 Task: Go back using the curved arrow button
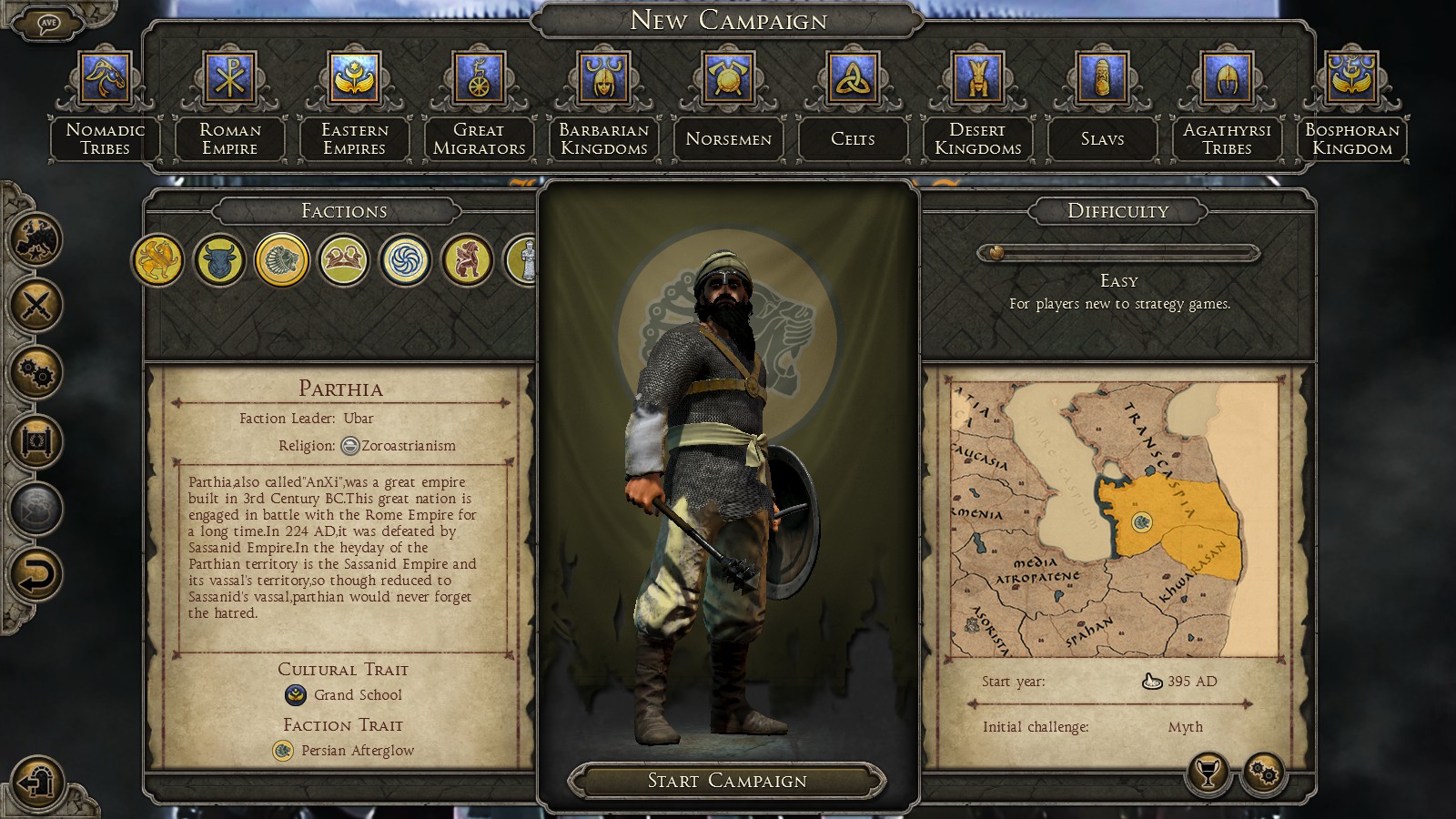pyautogui.click(x=35, y=575)
